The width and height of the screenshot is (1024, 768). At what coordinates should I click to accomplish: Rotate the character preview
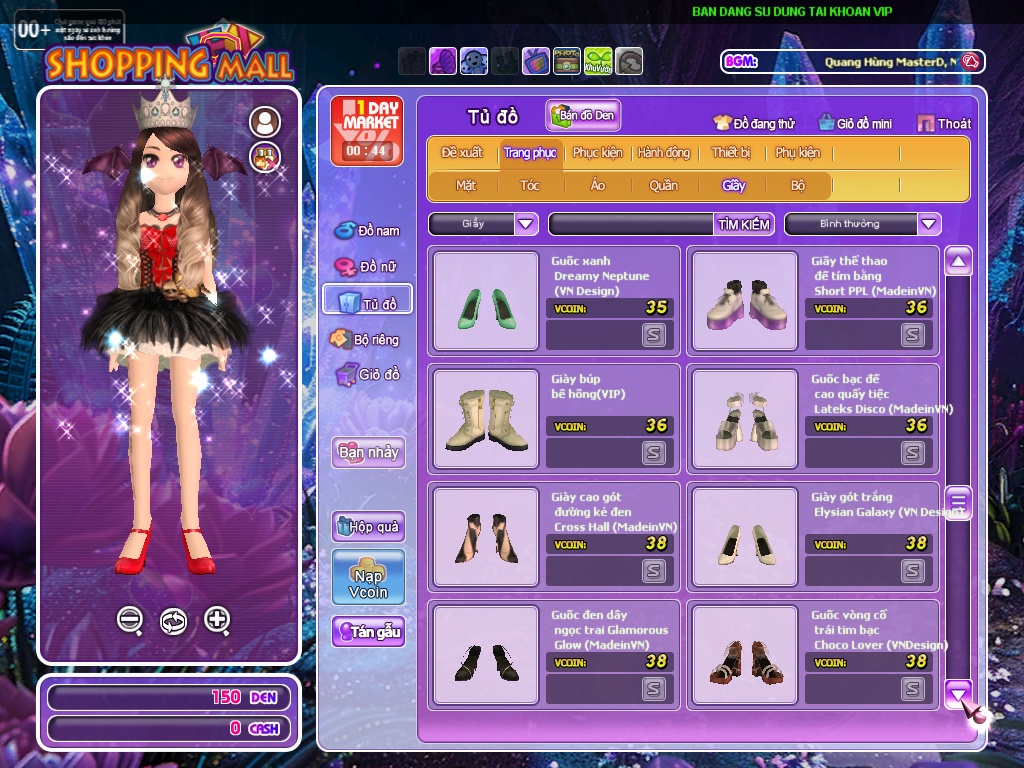coord(173,621)
